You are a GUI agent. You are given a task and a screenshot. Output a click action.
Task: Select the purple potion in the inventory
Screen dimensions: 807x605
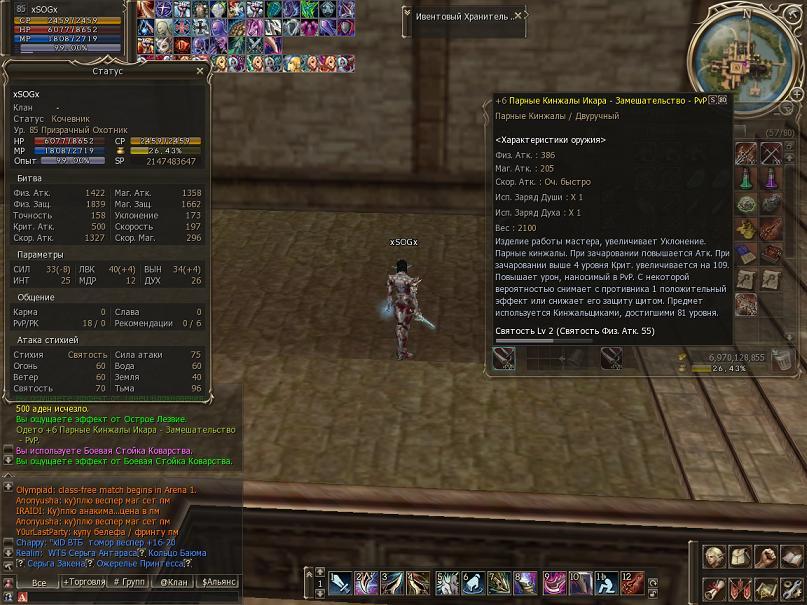[x=771, y=178]
